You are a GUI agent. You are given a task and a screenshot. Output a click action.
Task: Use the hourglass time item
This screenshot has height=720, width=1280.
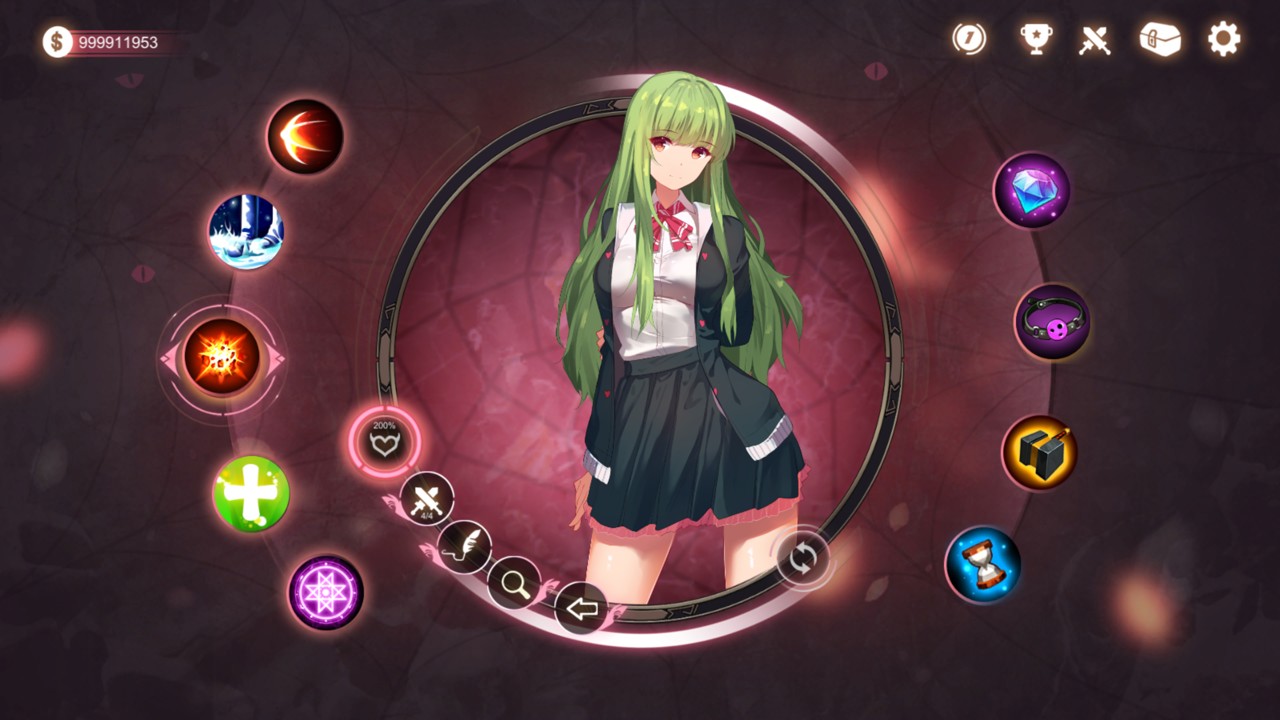pos(983,565)
